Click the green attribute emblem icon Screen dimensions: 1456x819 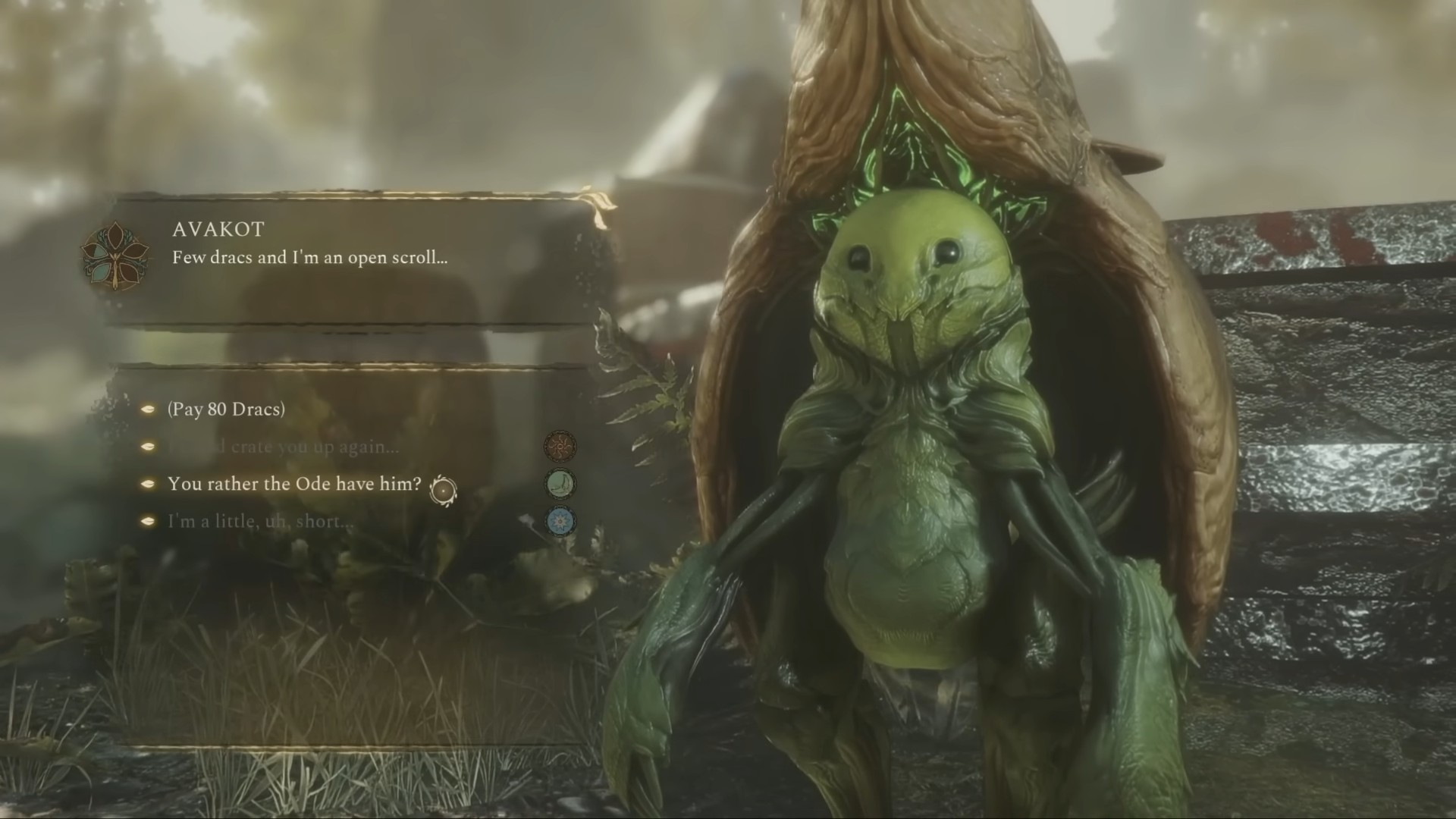coord(560,484)
